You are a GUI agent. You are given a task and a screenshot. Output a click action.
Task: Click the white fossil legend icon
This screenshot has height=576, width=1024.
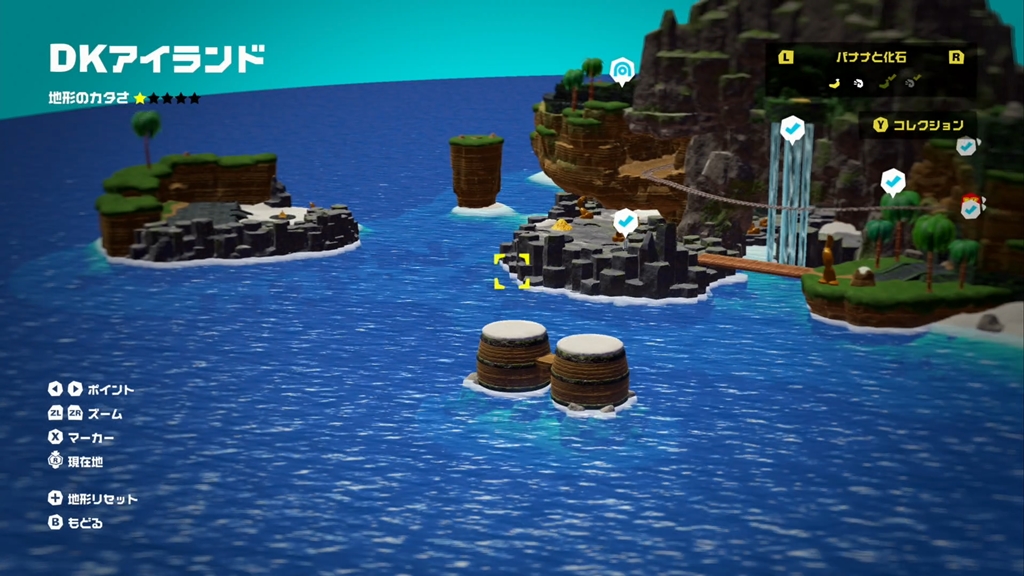[857, 84]
